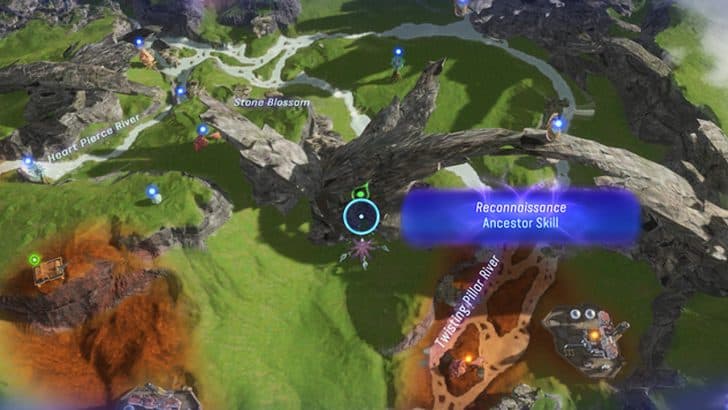The image size is (728, 410).
Task: Pick the blue marker on the far-right ridge
Action: pos(558,124)
